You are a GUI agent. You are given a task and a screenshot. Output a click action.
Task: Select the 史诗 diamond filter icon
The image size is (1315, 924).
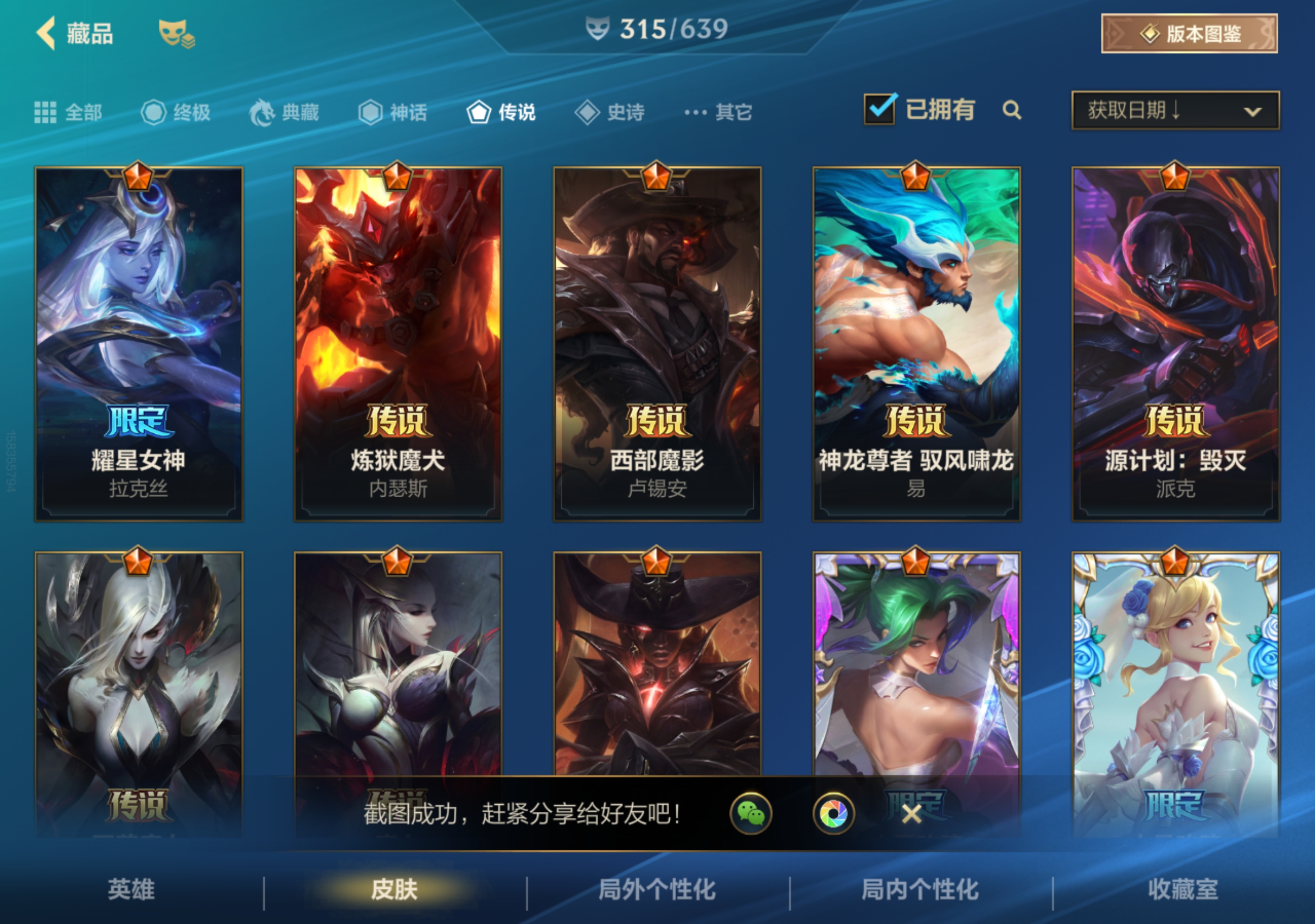tap(587, 112)
